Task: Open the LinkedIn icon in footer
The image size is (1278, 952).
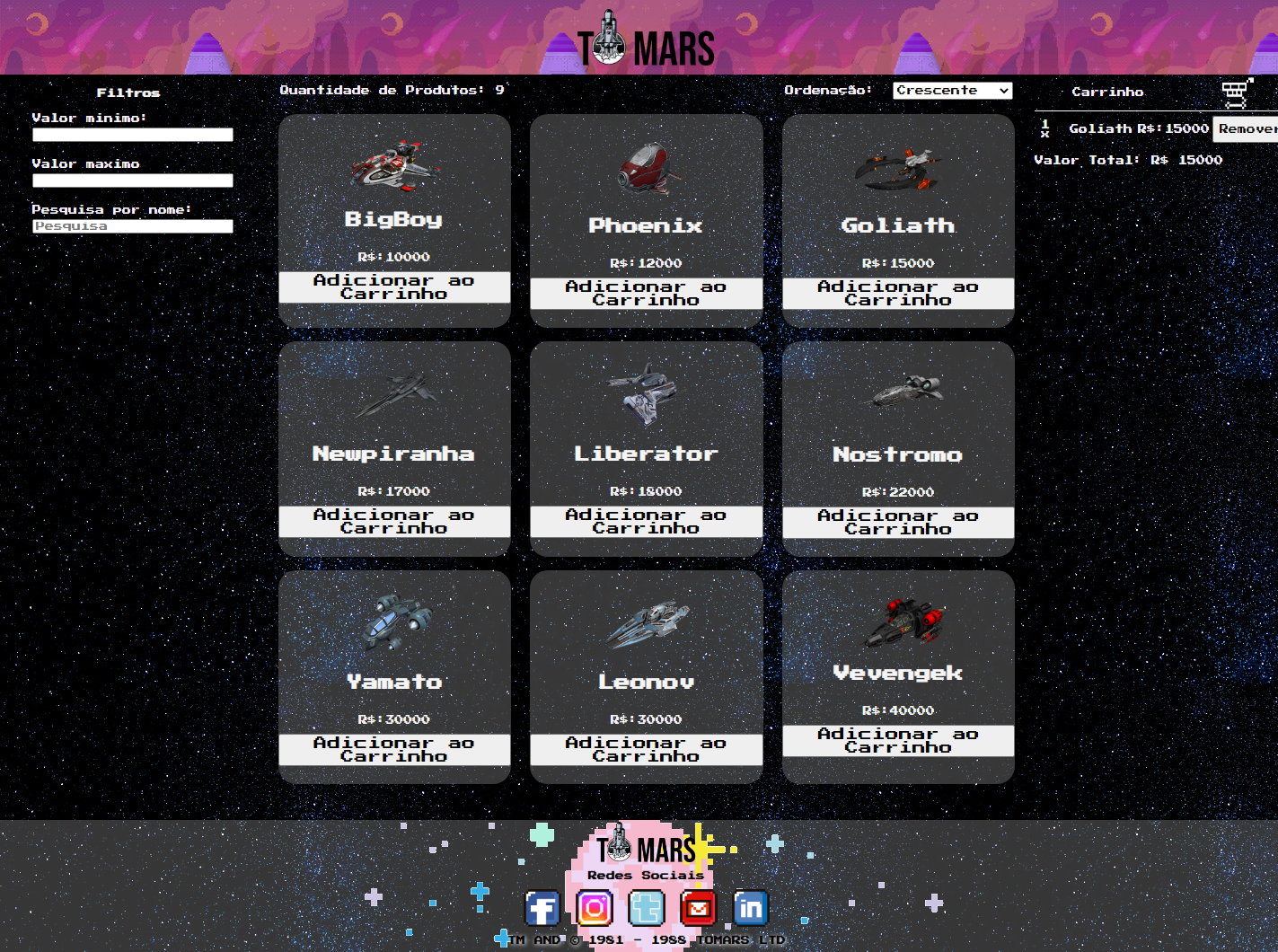Action: (x=750, y=909)
